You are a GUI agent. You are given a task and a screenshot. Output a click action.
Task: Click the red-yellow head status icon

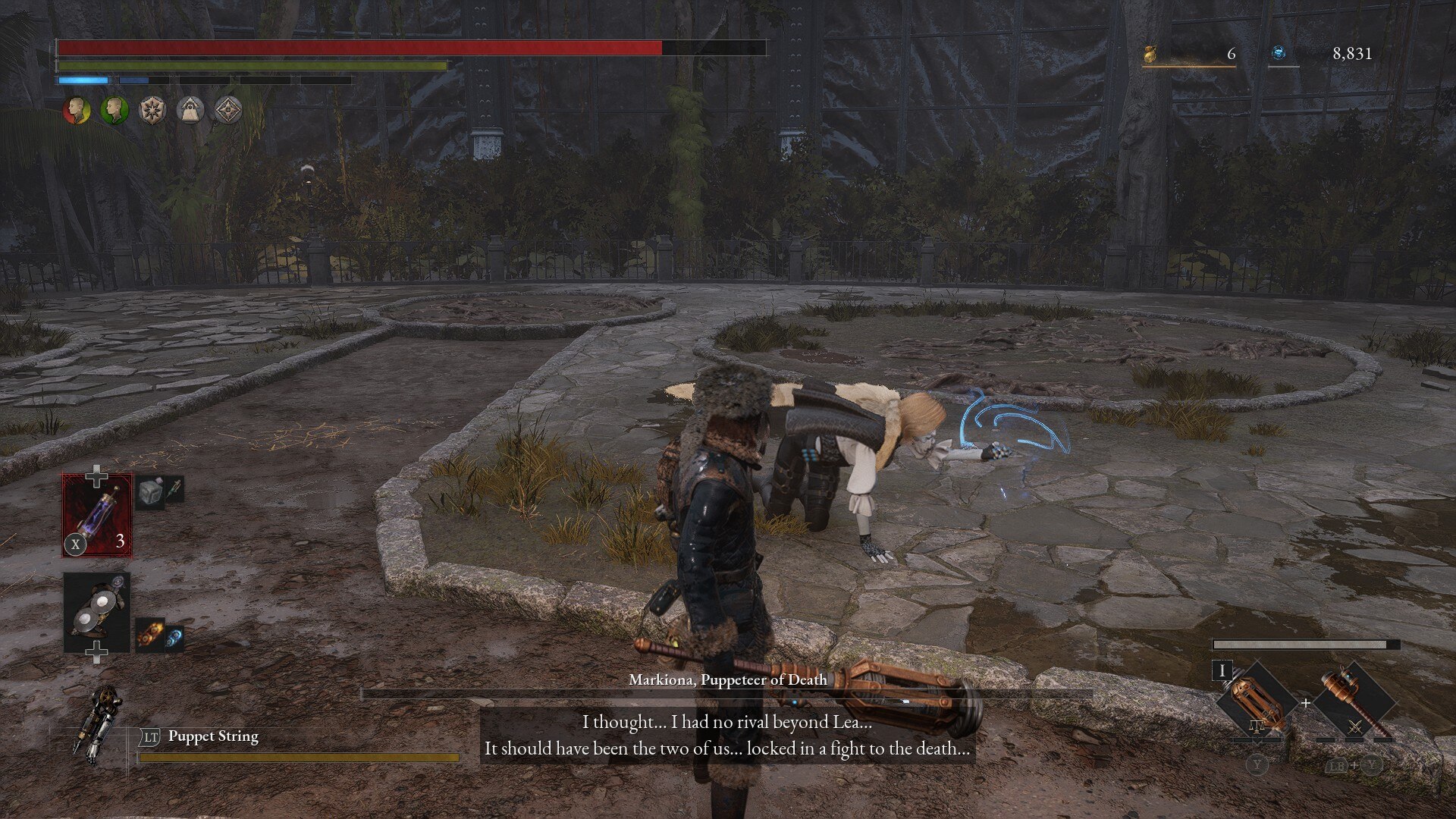pyautogui.click(x=76, y=111)
